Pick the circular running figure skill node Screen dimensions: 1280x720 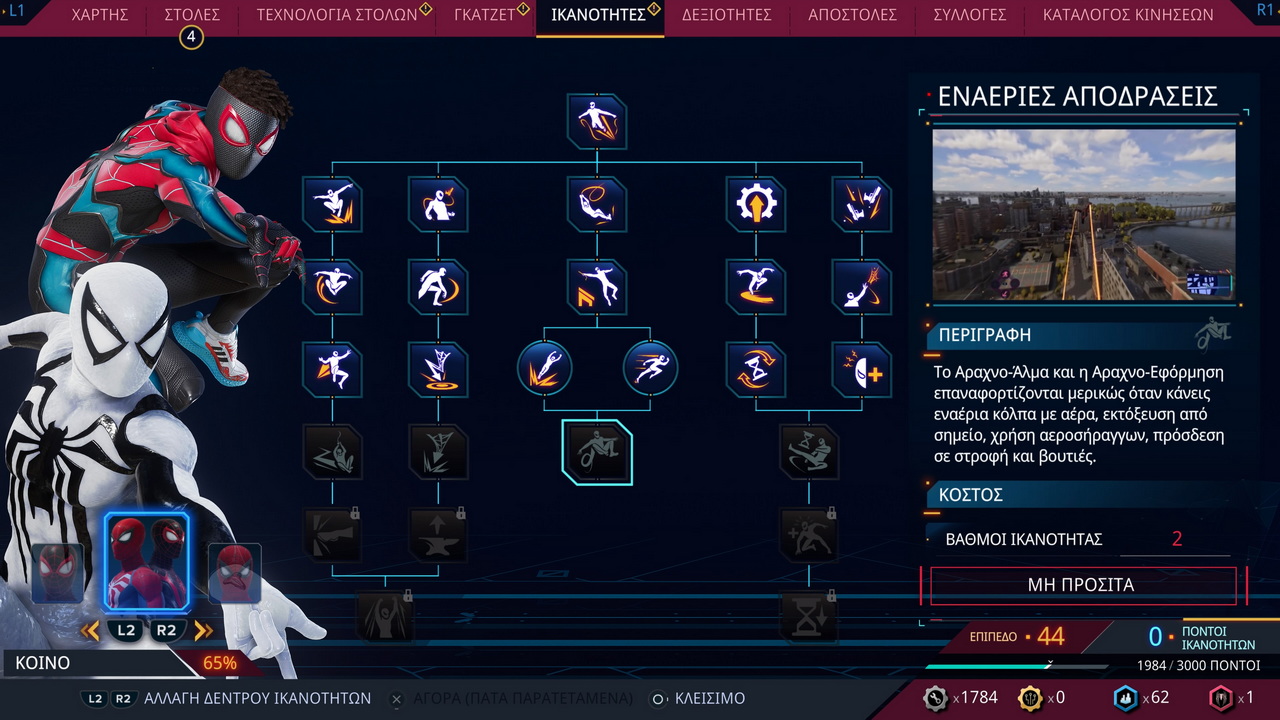pyautogui.click(x=650, y=368)
